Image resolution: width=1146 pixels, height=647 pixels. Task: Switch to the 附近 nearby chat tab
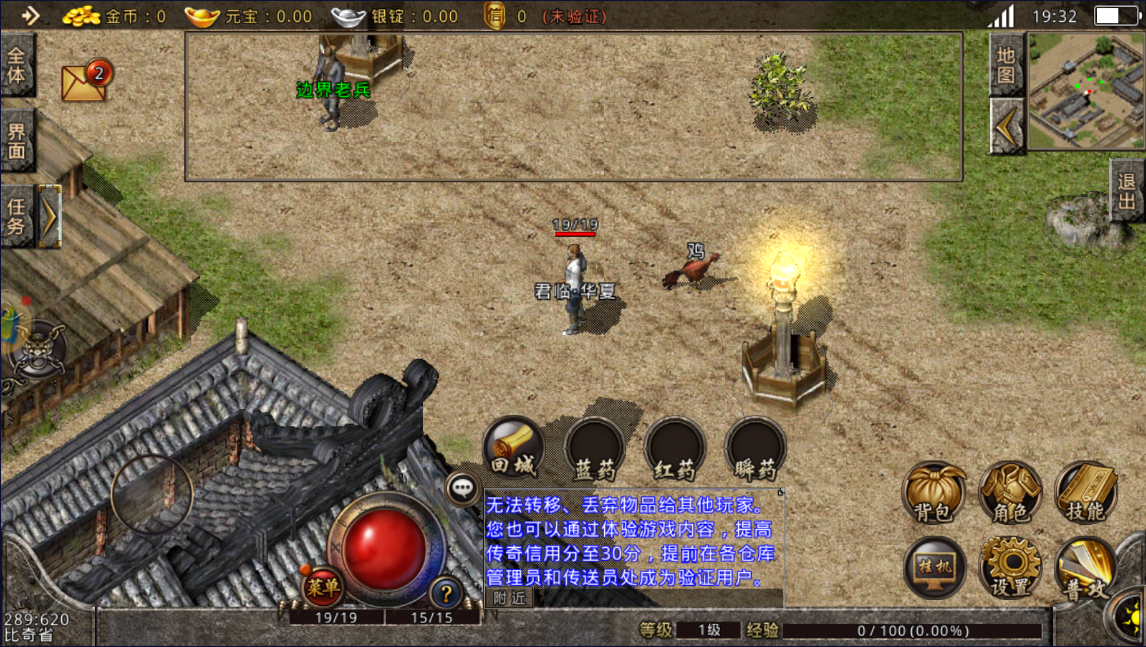pos(509,597)
